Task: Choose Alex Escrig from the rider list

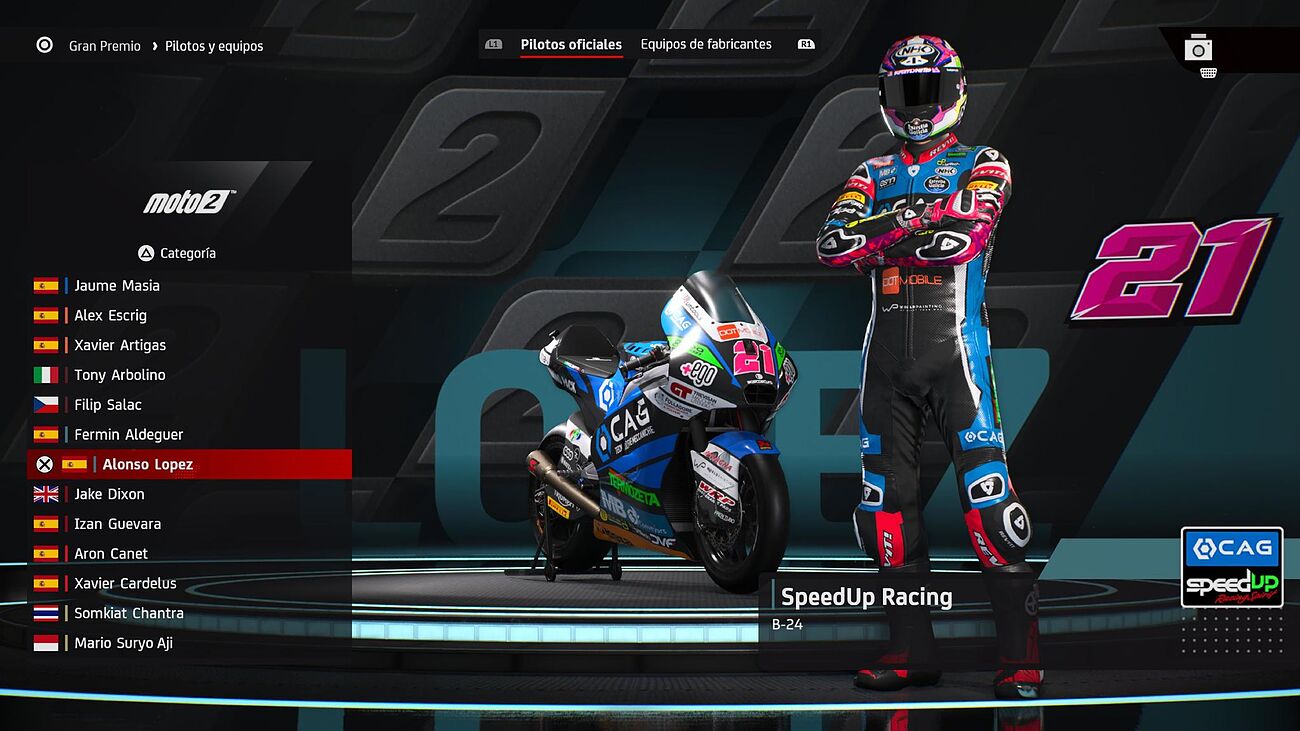Action: 110,315
